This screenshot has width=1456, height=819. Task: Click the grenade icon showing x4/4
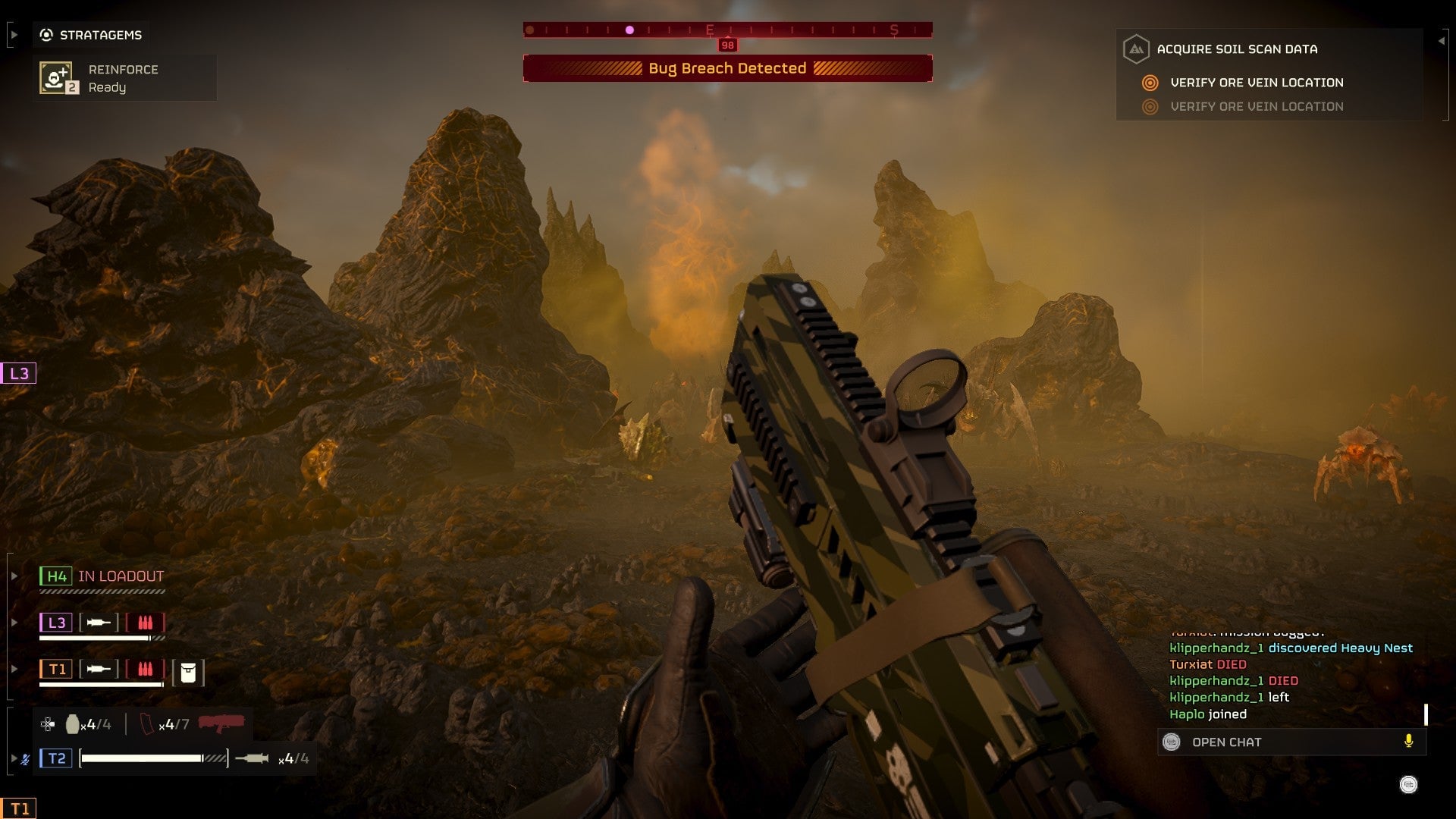[x=73, y=724]
